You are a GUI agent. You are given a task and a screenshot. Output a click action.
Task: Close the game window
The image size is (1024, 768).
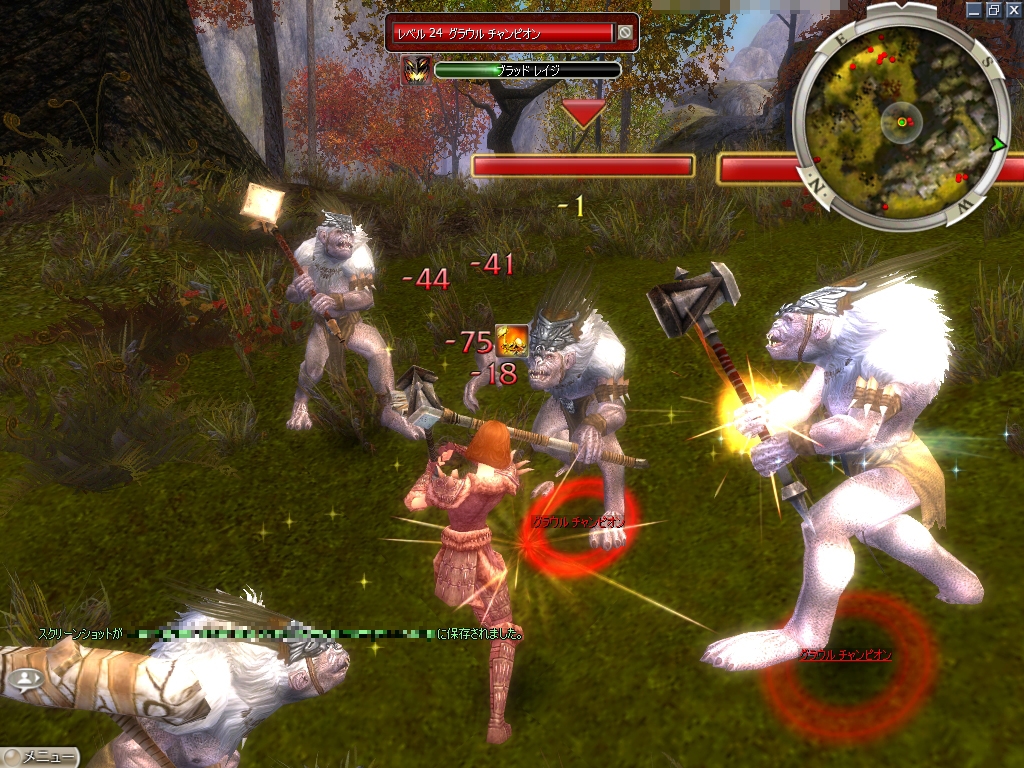pos(1013,9)
